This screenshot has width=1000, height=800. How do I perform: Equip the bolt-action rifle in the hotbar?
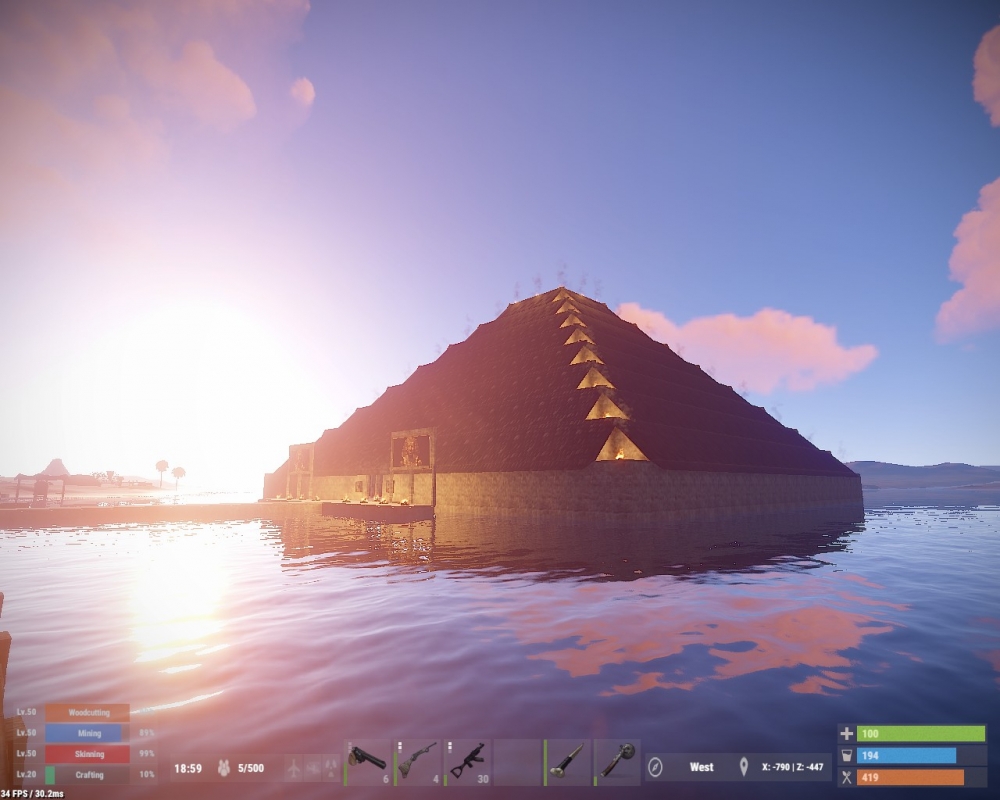pyautogui.click(x=417, y=763)
